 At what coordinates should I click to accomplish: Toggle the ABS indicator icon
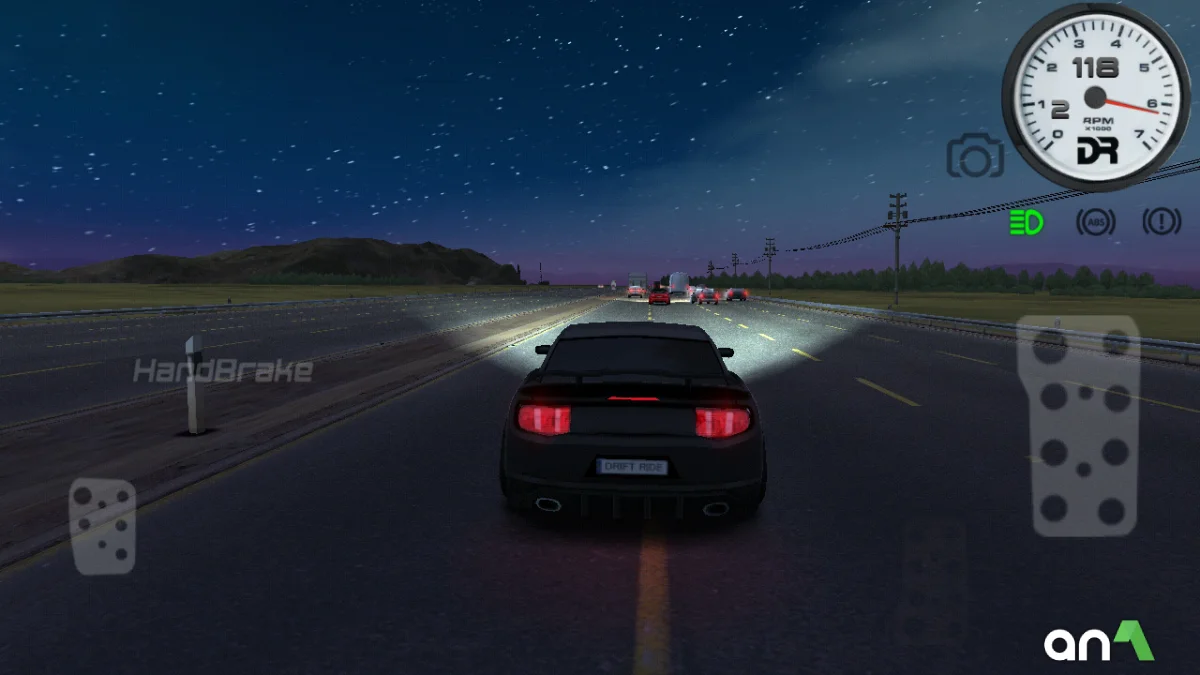point(1095,222)
